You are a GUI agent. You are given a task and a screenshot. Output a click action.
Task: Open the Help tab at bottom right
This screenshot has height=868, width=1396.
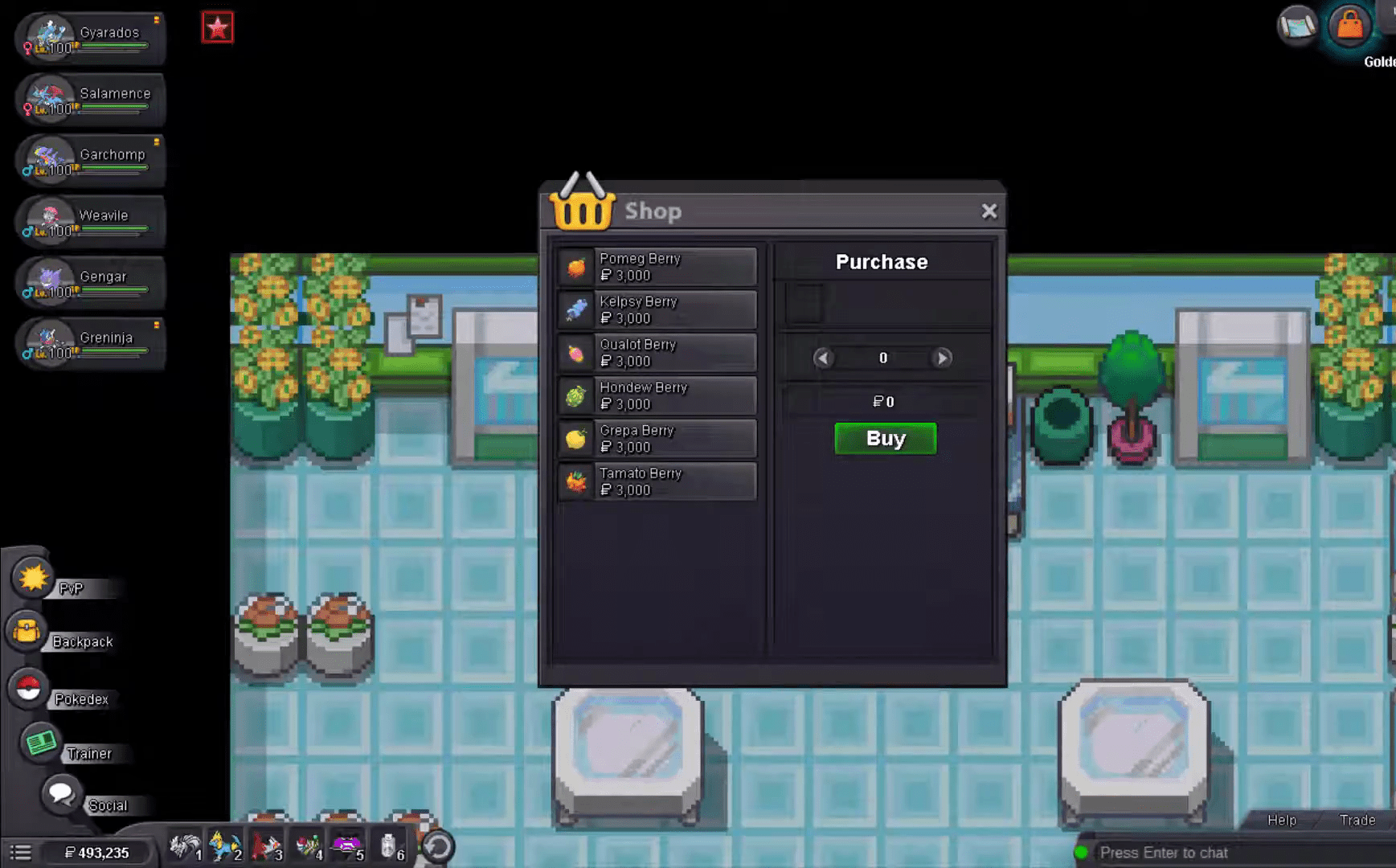1281,820
